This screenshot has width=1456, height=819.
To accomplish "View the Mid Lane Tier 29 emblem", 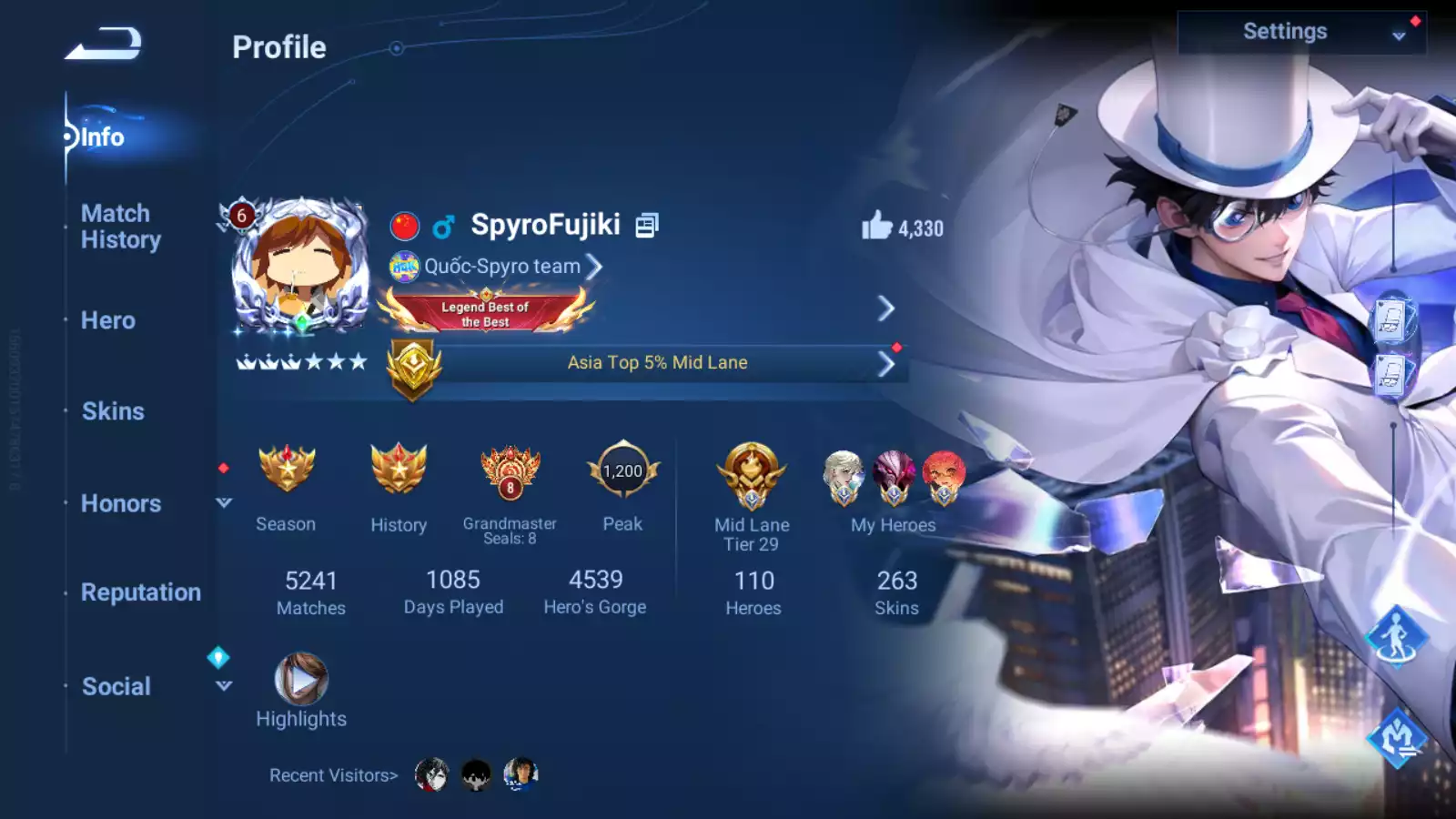I will pyautogui.click(x=752, y=475).
